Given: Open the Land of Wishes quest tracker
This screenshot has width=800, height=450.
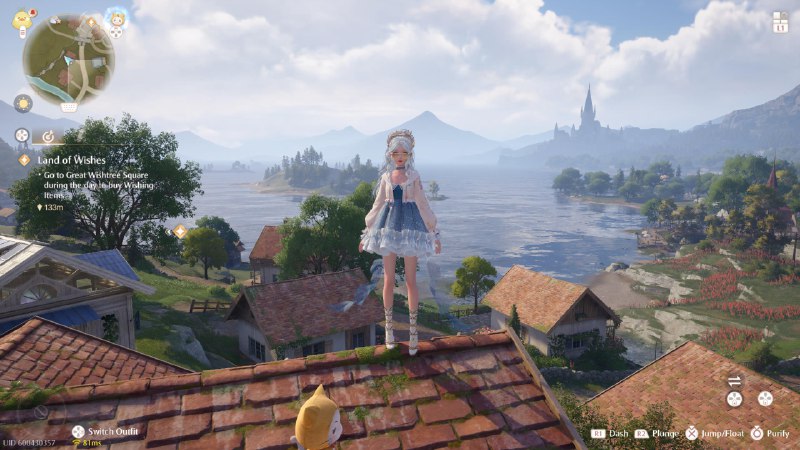Looking at the screenshot, I should (x=66, y=159).
